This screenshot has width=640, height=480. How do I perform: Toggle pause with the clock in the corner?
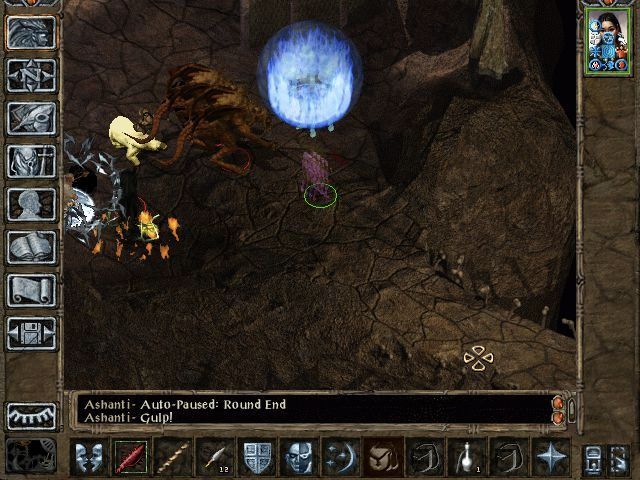pos(26,455)
